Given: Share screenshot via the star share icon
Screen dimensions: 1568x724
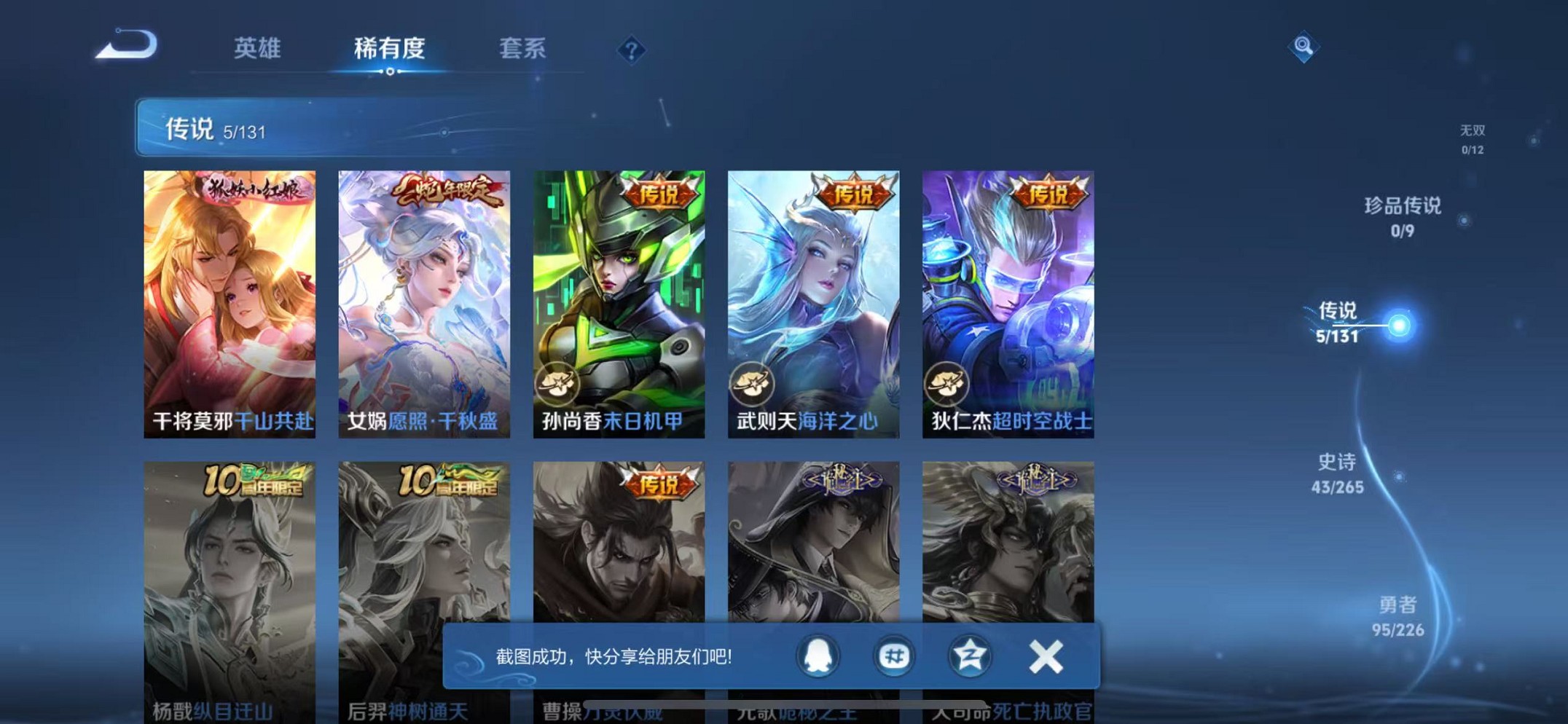Looking at the screenshot, I should (969, 656).
